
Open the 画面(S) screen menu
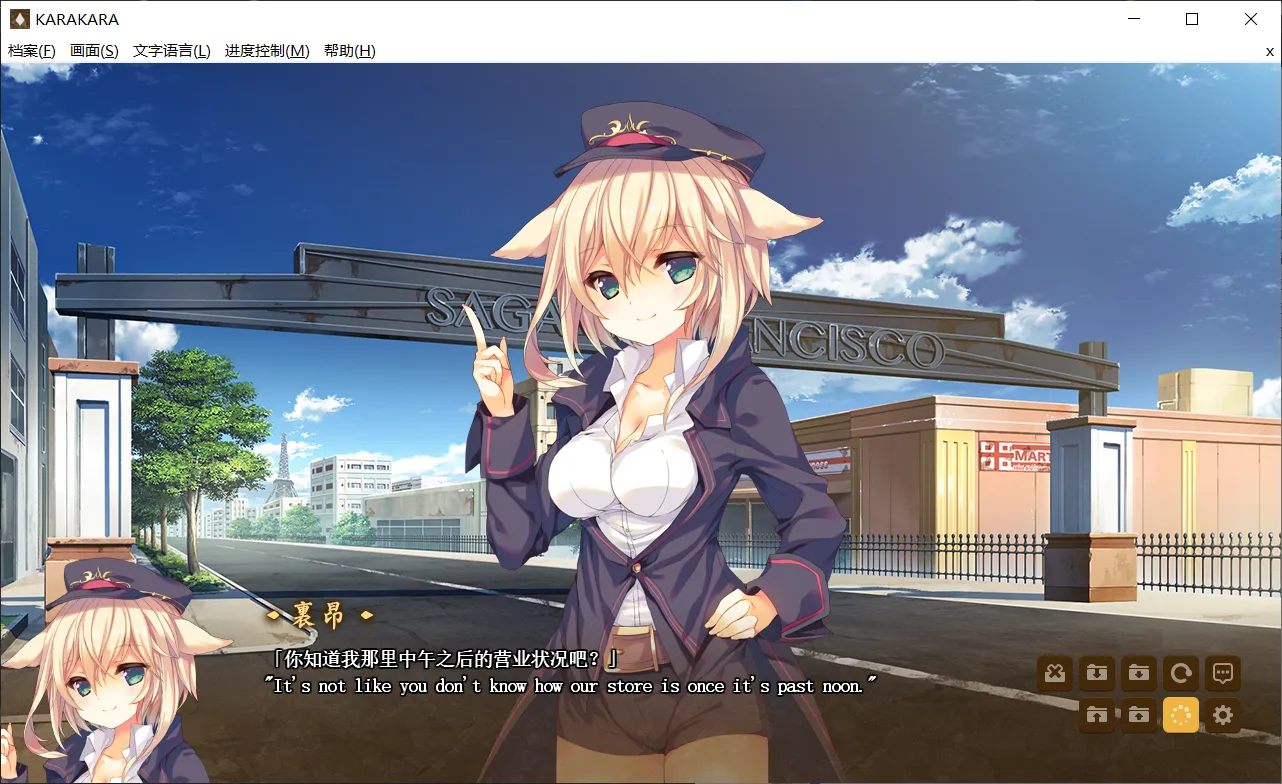click(94, 51)
